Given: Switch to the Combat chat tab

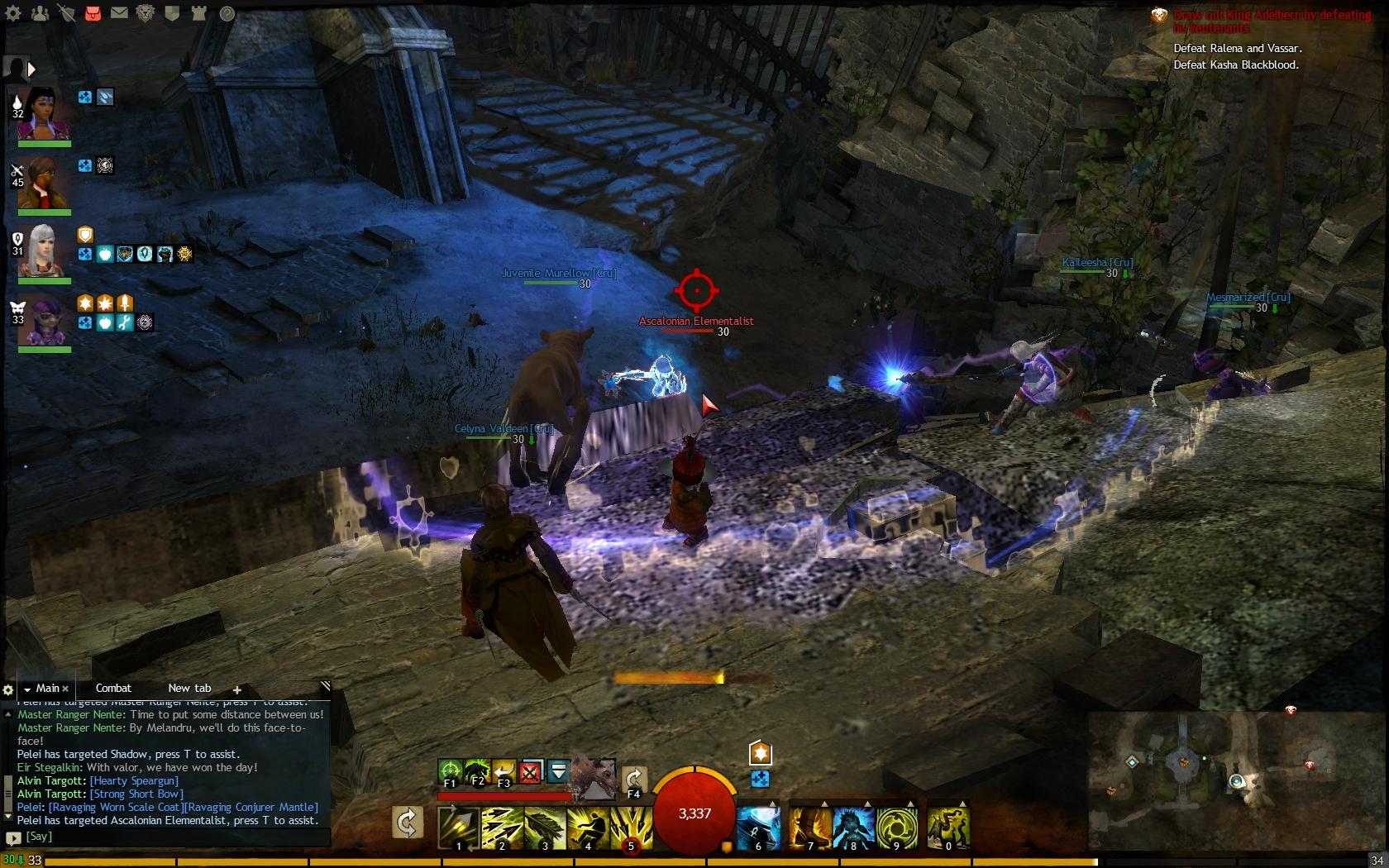Looking at the screenshot, I should tap(113, 688).
